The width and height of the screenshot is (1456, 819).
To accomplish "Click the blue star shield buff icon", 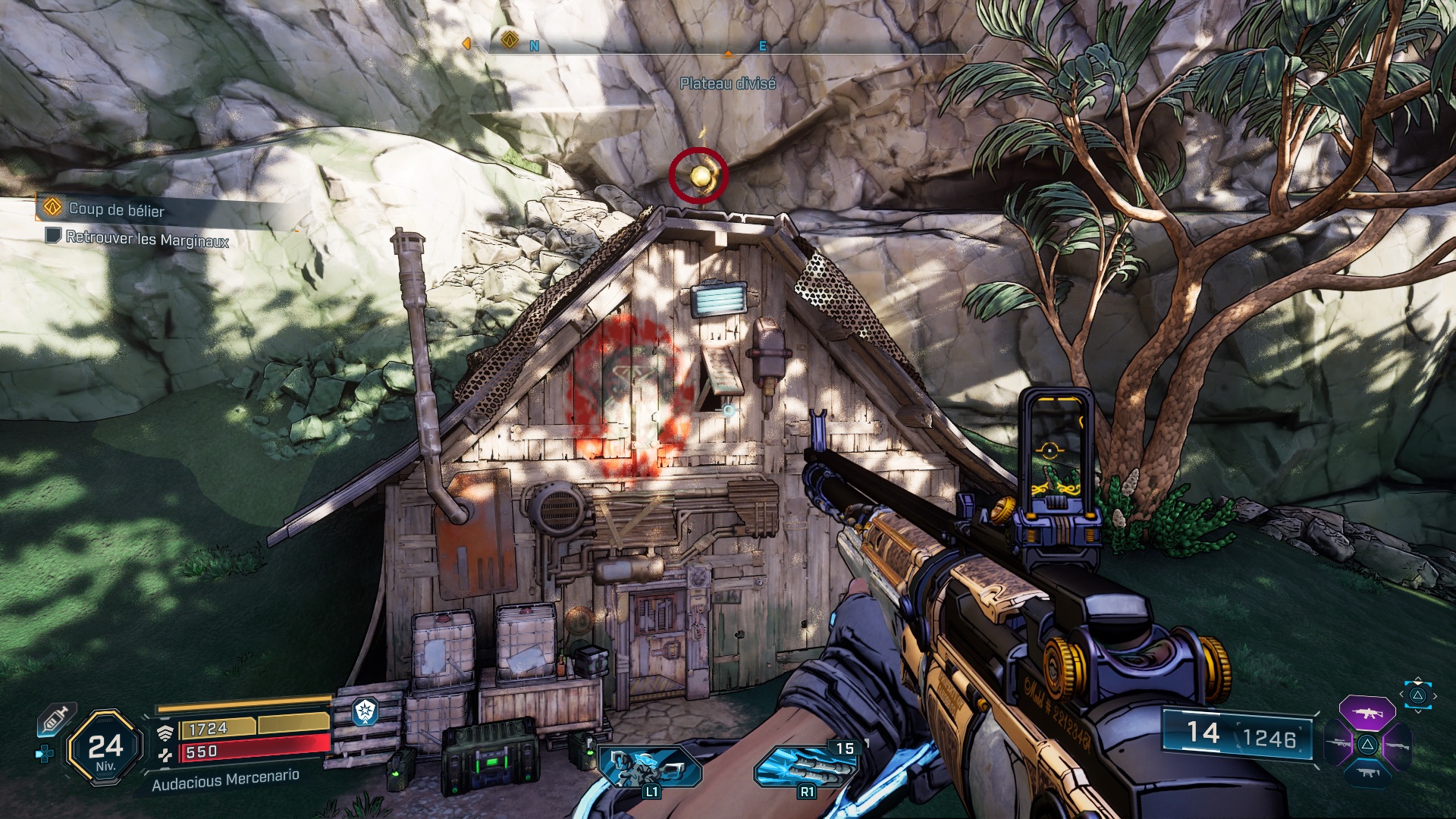I will point(366,711).
